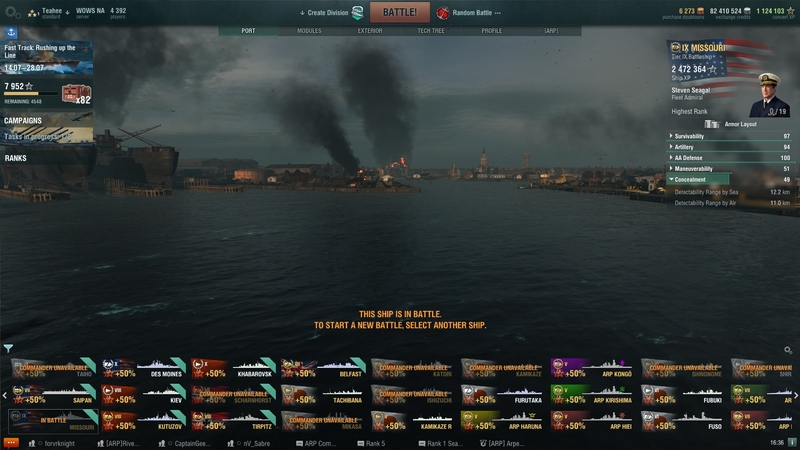Switch to the Exterior tab
The height and width of the screenshot is (450, 800).
coord(370,31)
